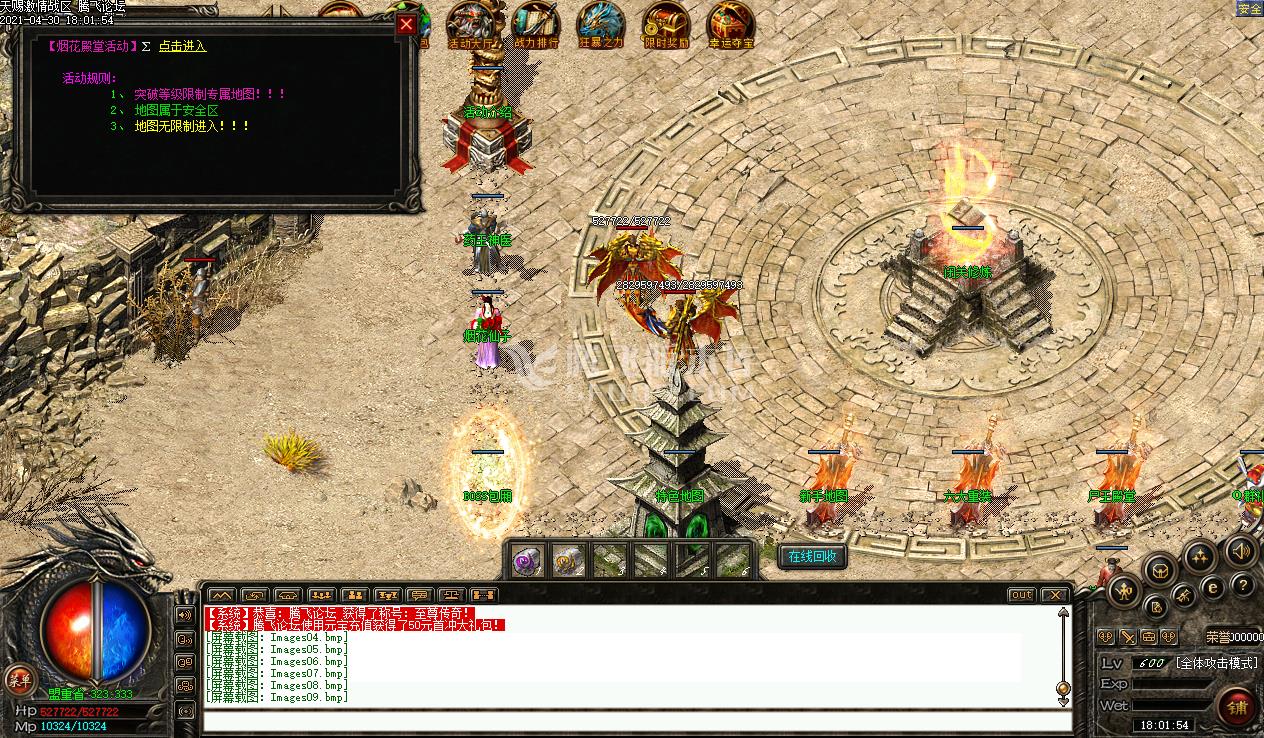Open the 战力排行 power ranking icon
Screen dimensions: 1264x738
[536, 24]
